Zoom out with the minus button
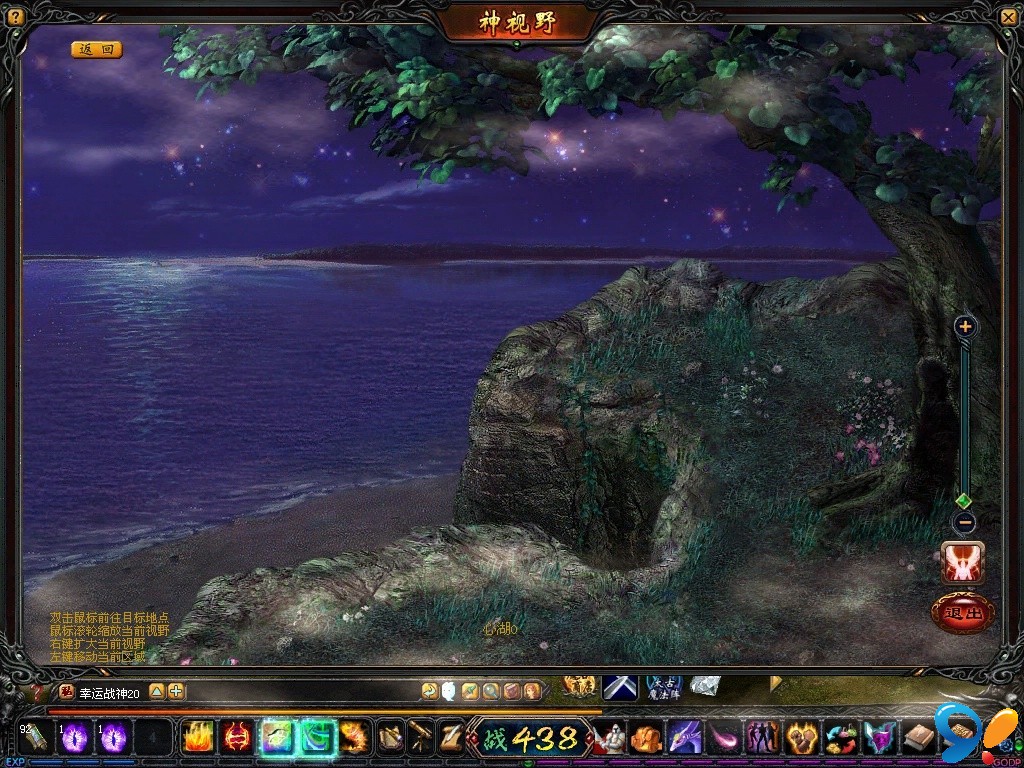The height and width of the screenshot is (768, 1024). point(964,522)
